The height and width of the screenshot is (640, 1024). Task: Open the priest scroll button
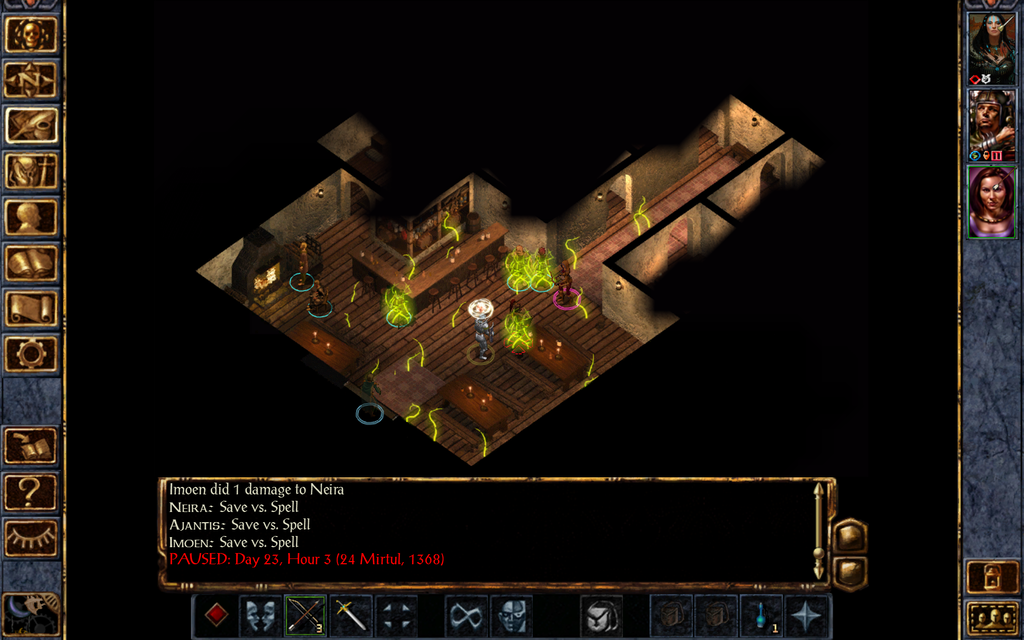[x=31, y=308]
